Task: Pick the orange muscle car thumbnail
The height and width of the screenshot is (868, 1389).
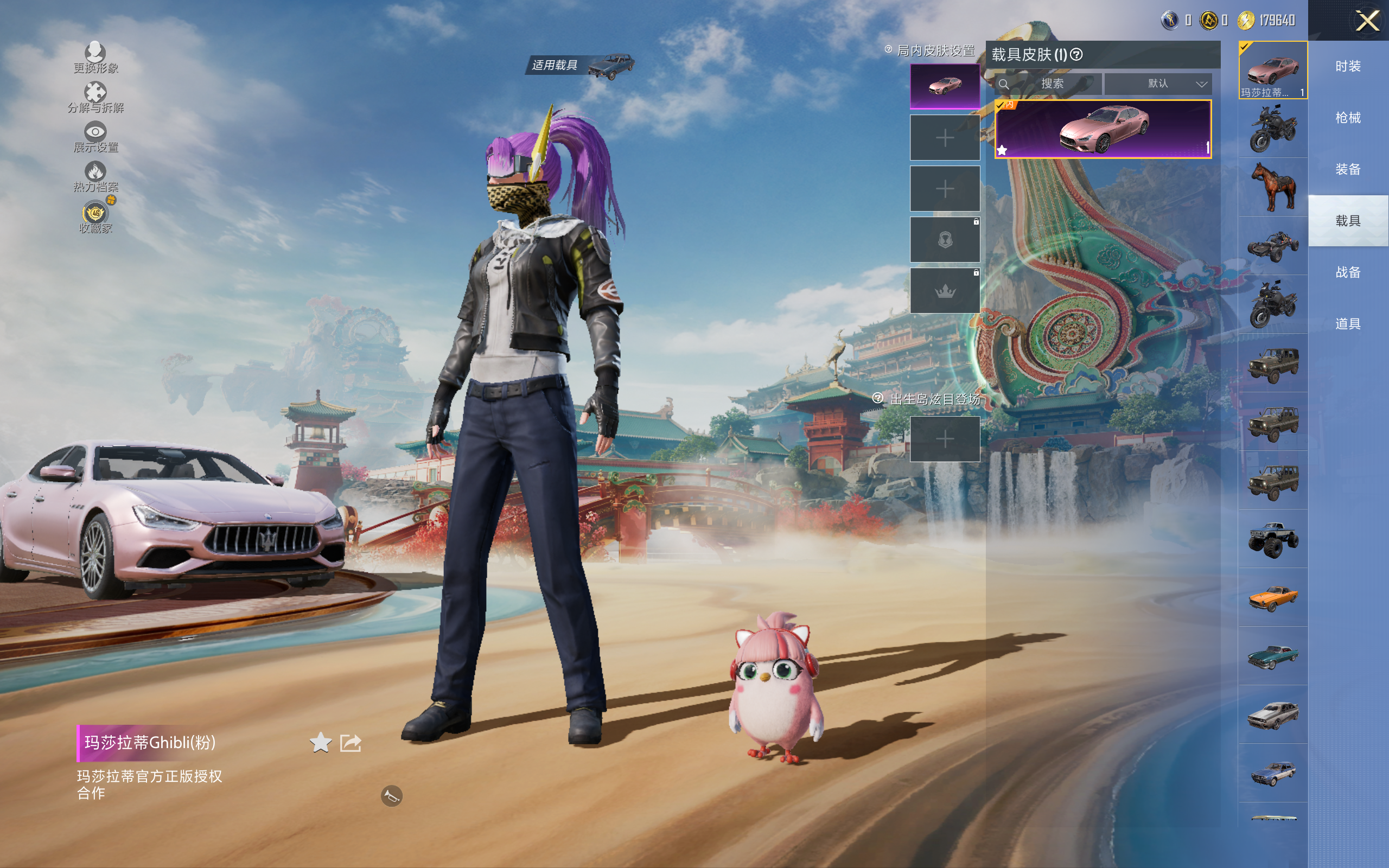Action: click(1273, 598)
